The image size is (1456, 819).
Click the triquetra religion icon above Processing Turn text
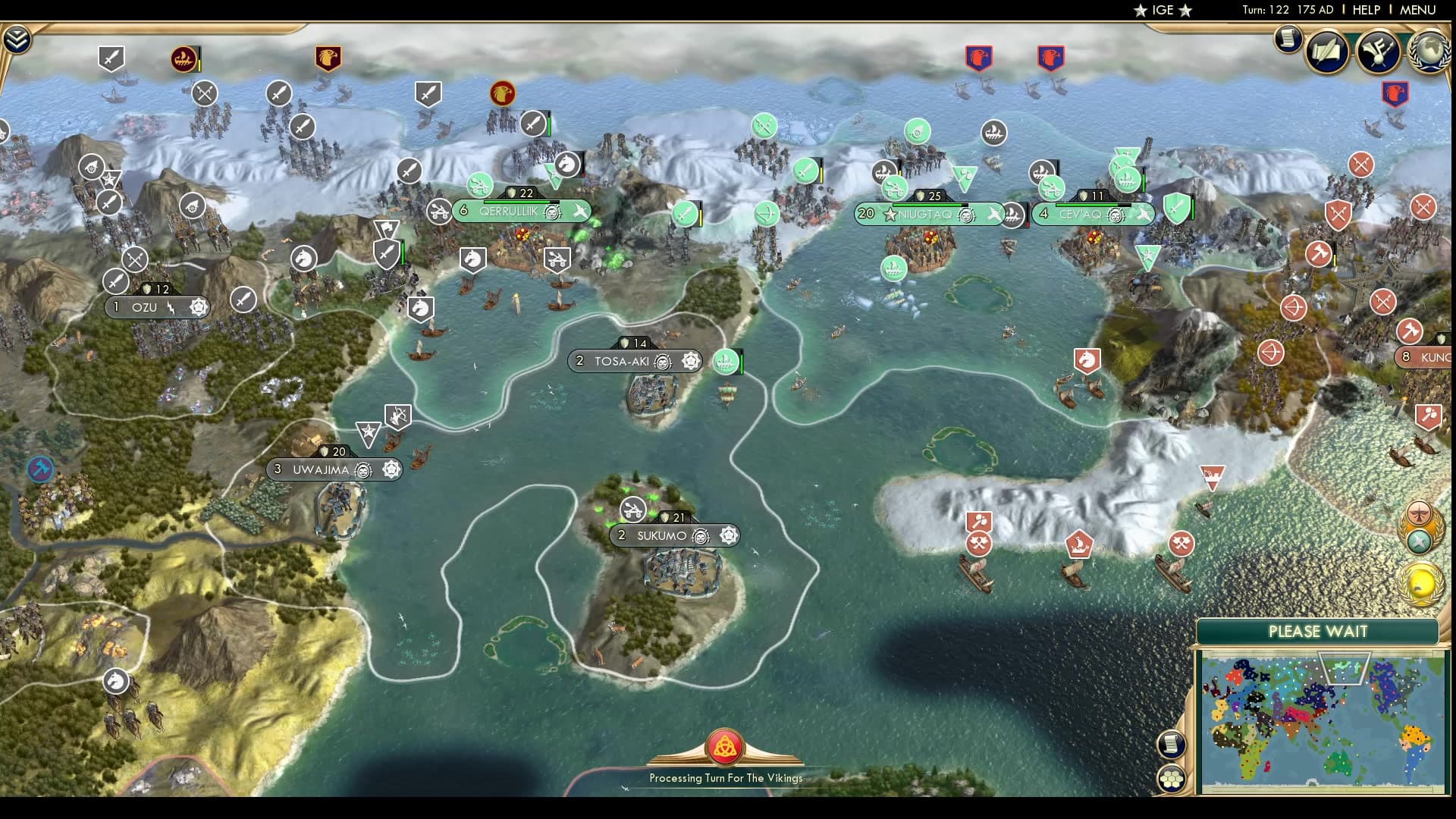(726, 744)
